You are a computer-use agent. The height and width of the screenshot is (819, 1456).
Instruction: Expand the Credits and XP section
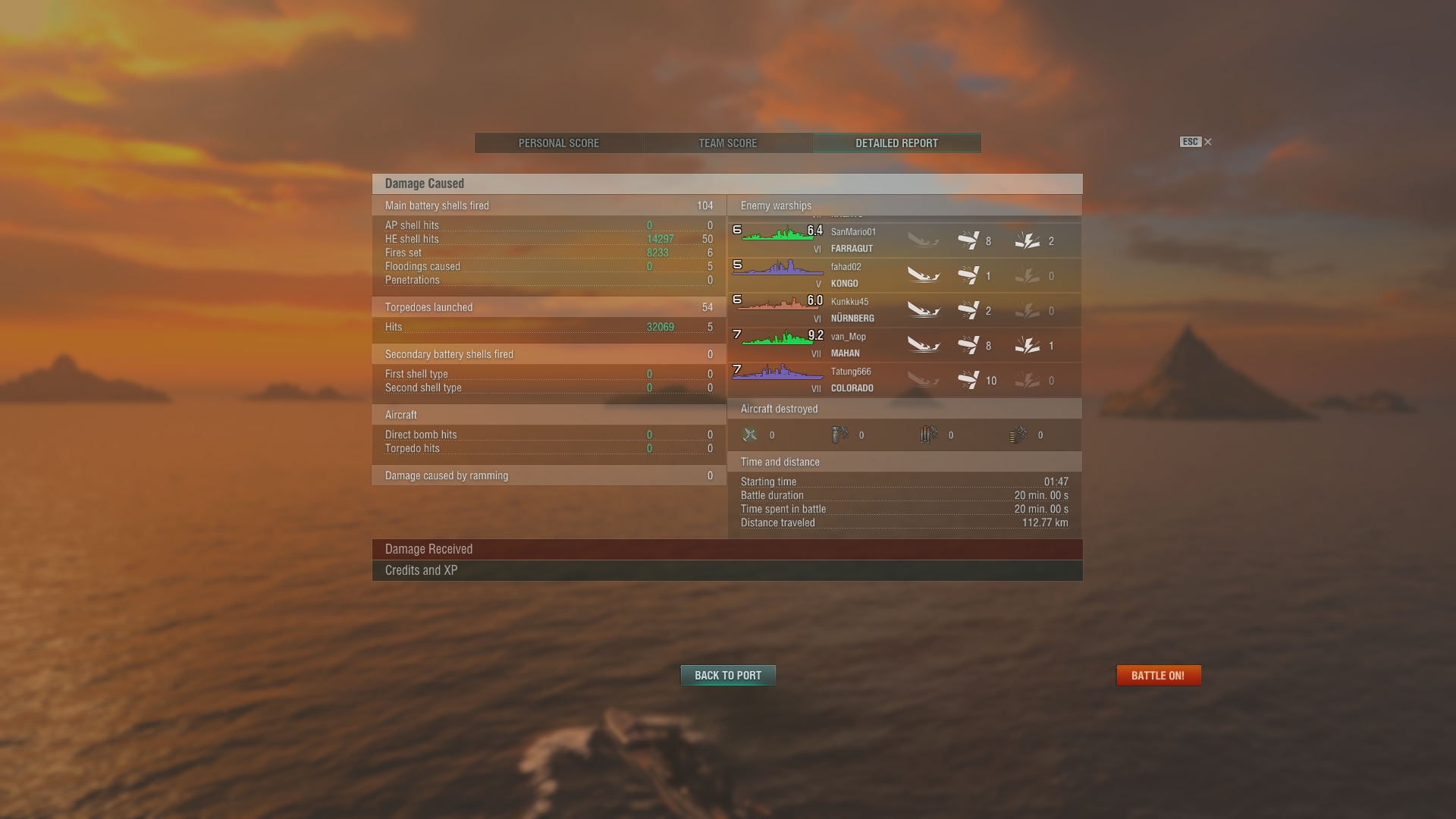coord(726,570)
